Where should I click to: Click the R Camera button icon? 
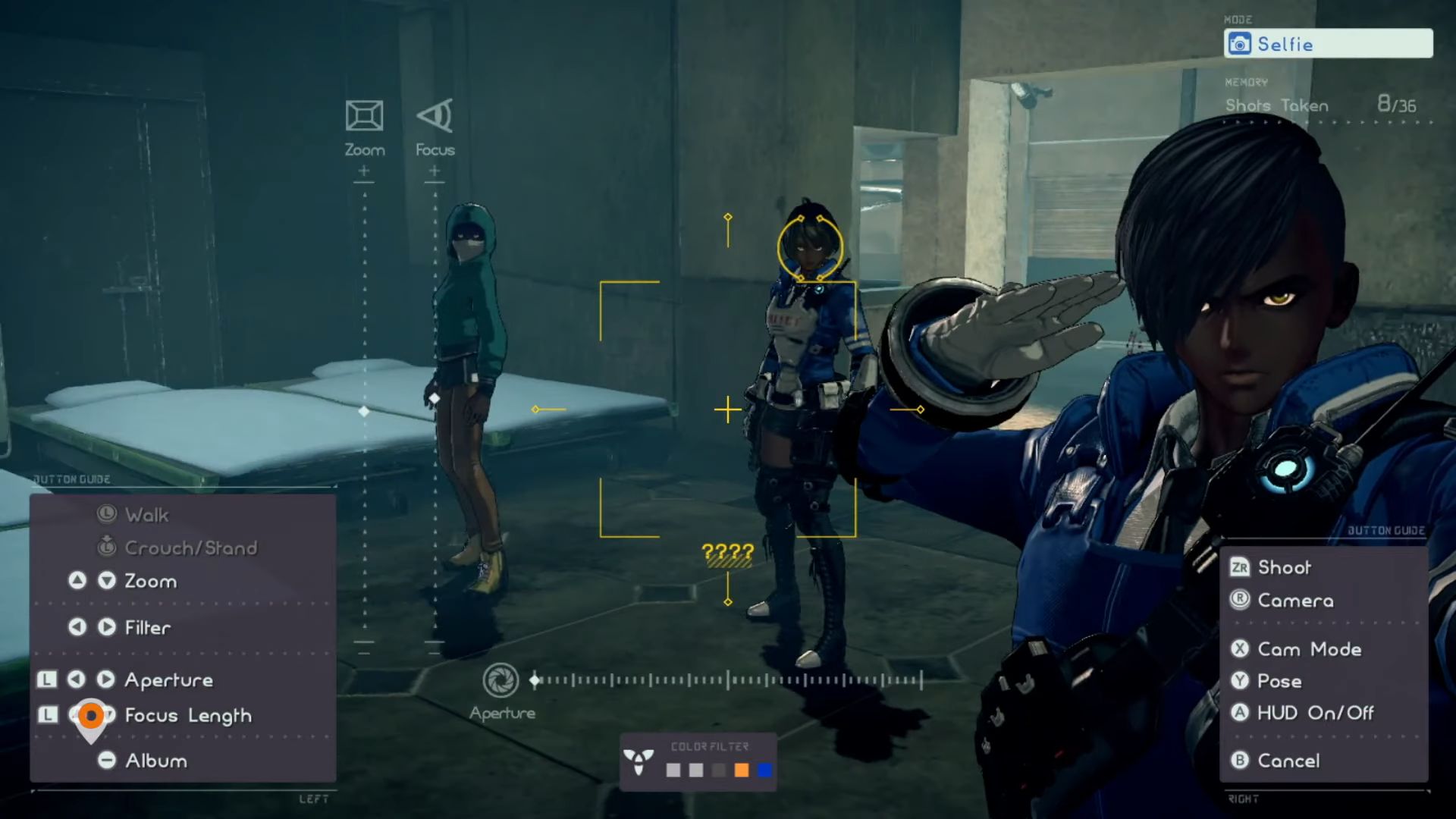point(1238,600)
